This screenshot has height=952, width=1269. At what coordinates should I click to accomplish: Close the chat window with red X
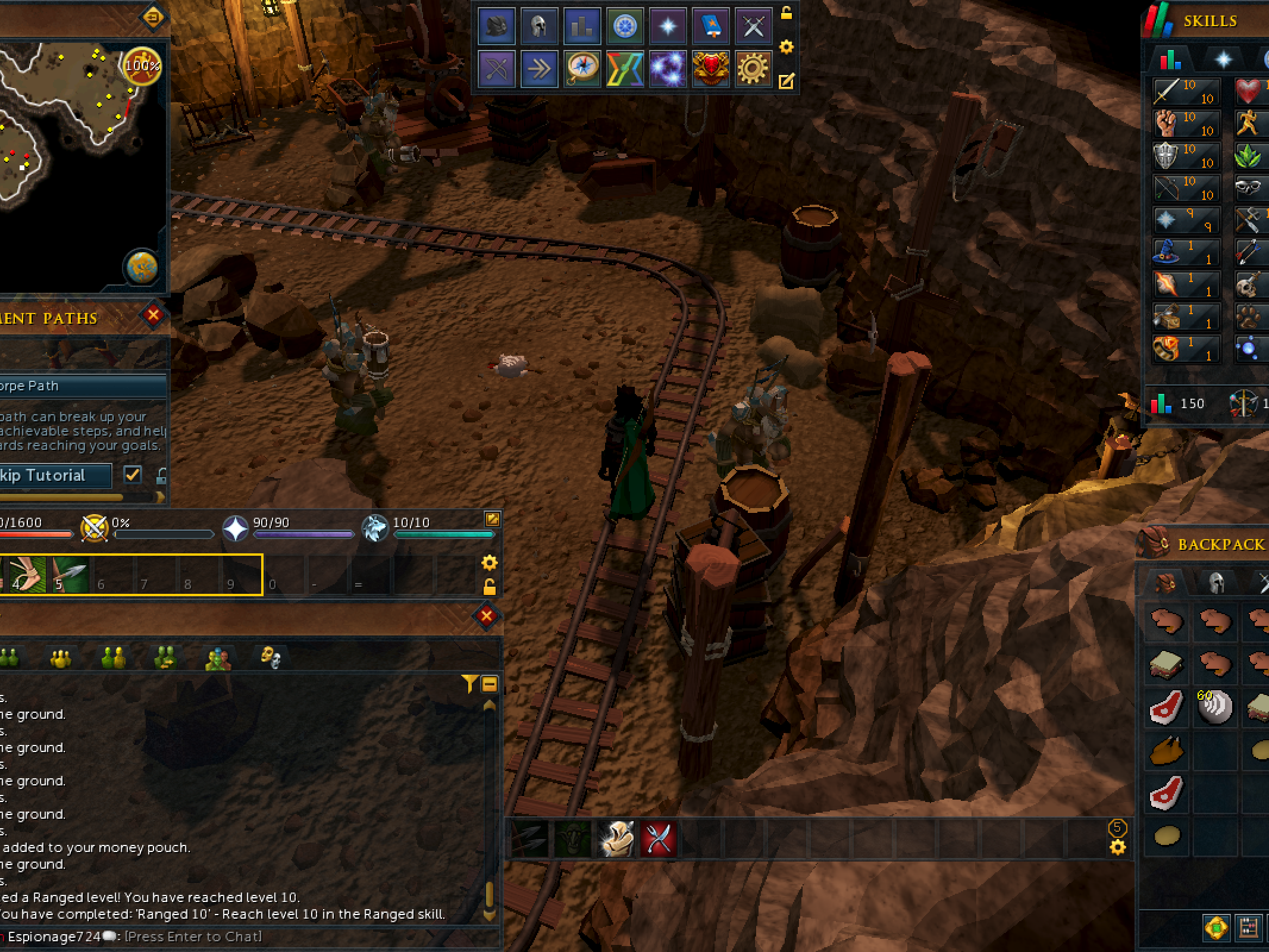(486, 616)
